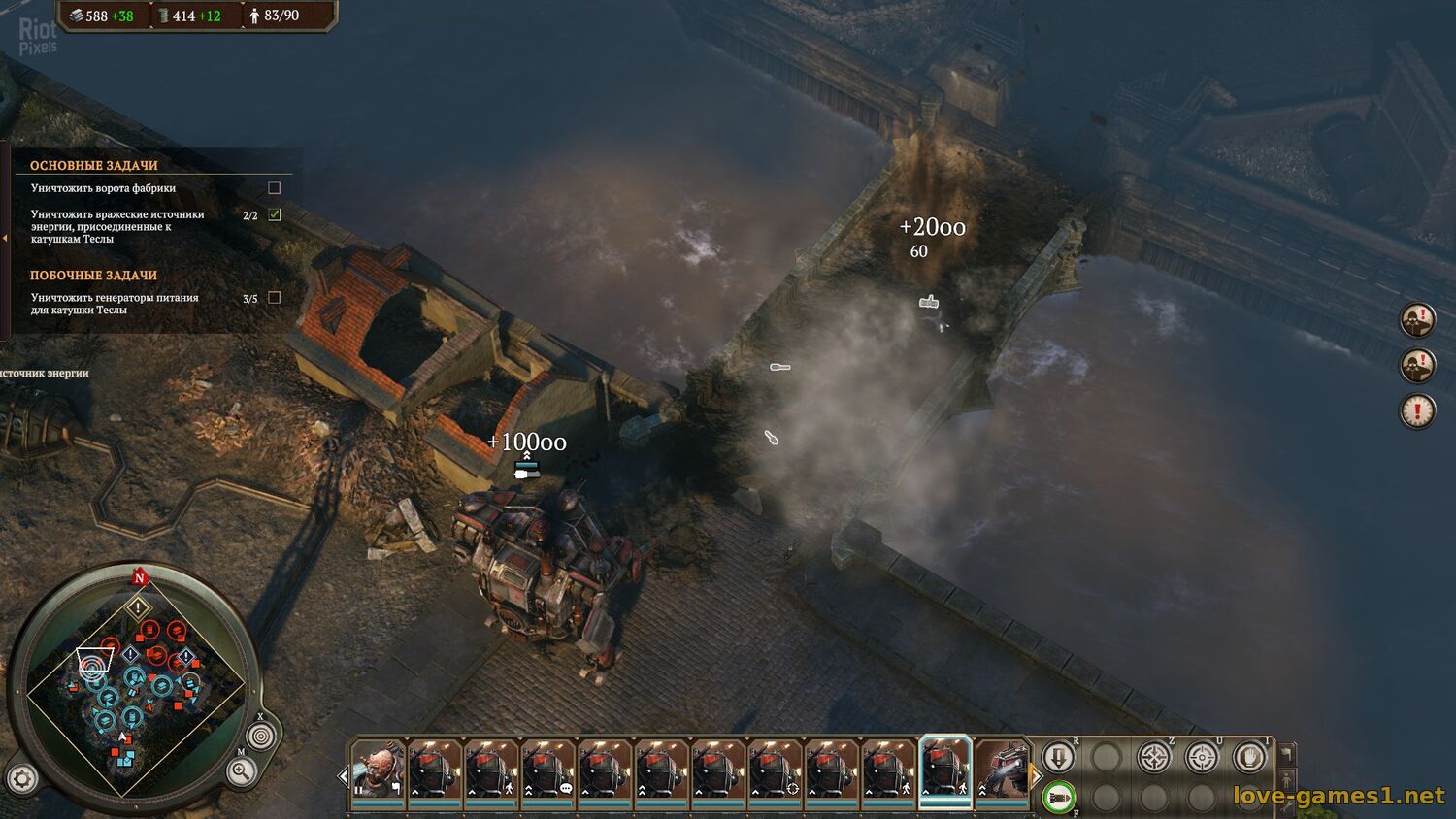Select the "Уничтожить ворота фабрики" objective
1456x819 pixels.
(x=103, y=188)
